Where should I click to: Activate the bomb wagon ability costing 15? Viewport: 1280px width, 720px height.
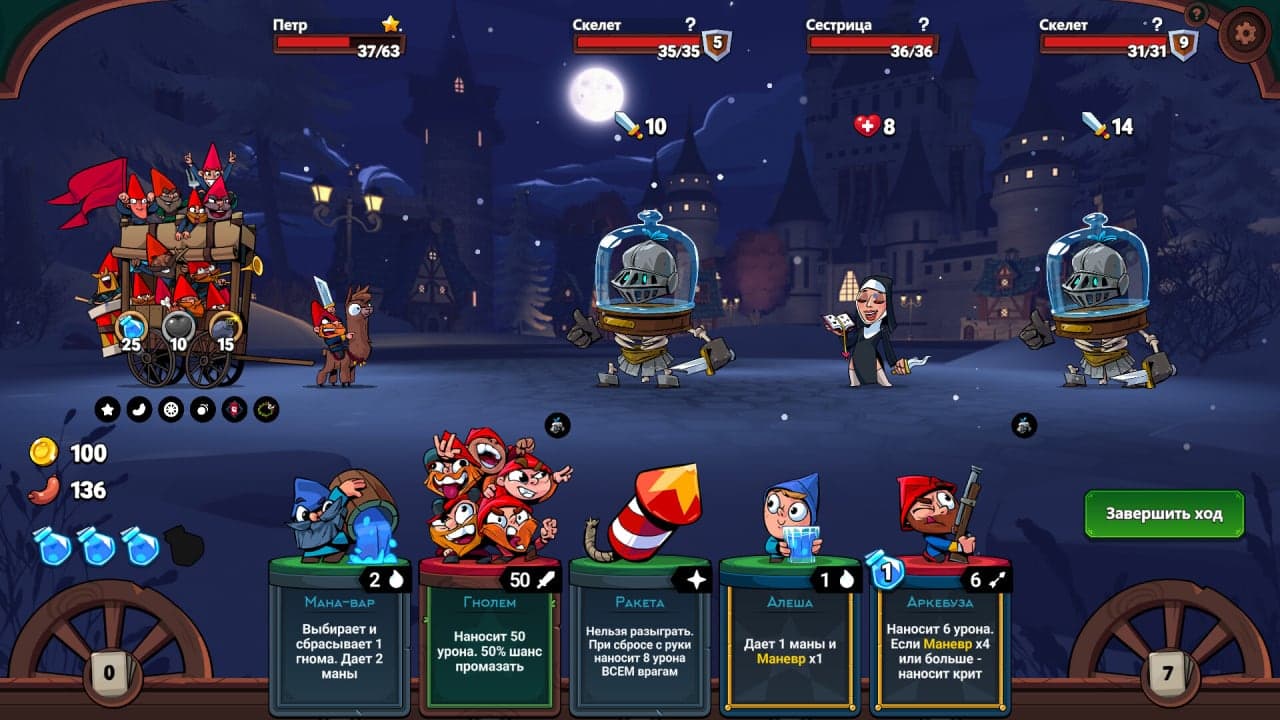tap(225, 328)
